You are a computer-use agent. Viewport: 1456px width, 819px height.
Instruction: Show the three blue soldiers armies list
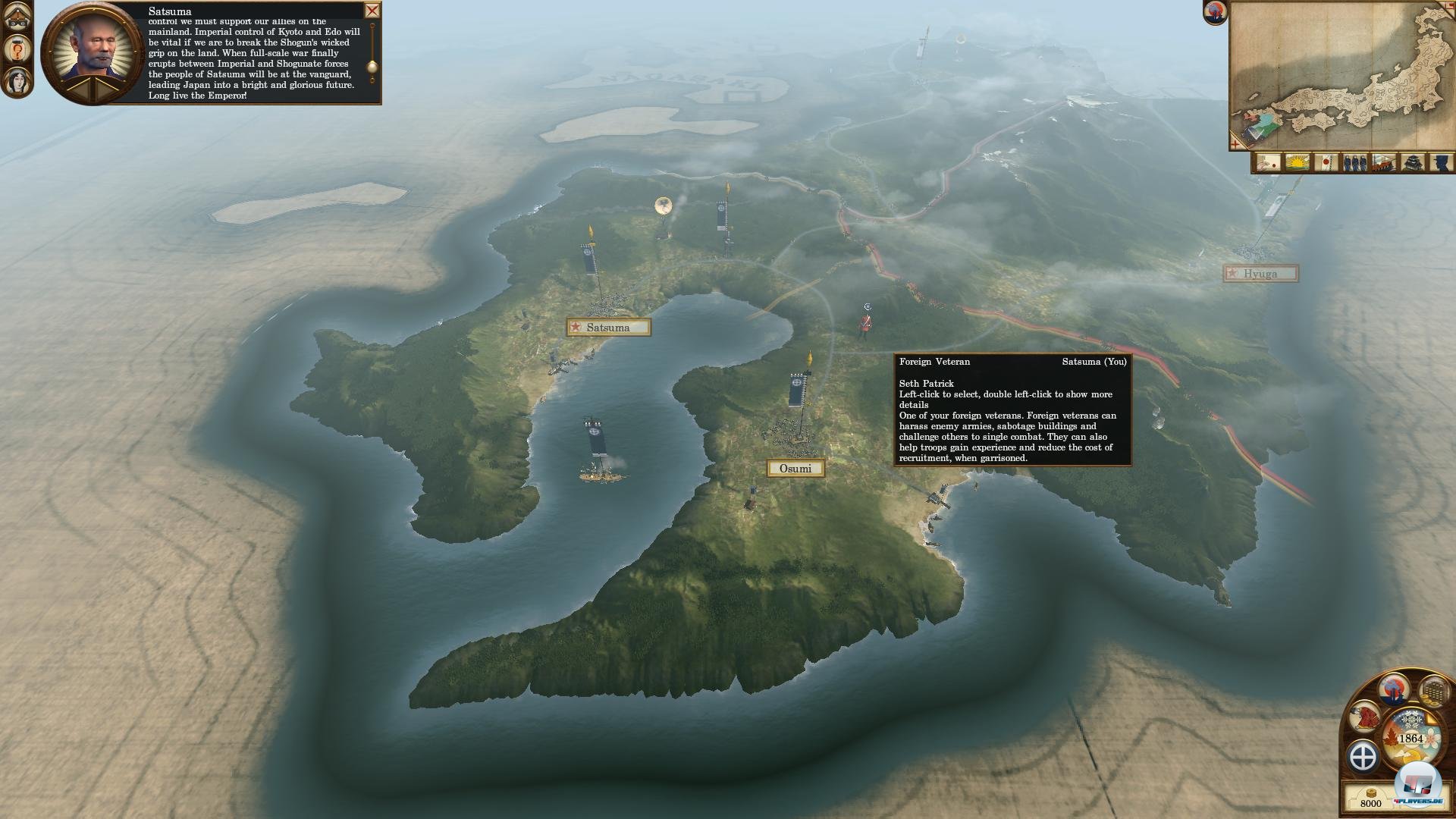[1354, 162]
